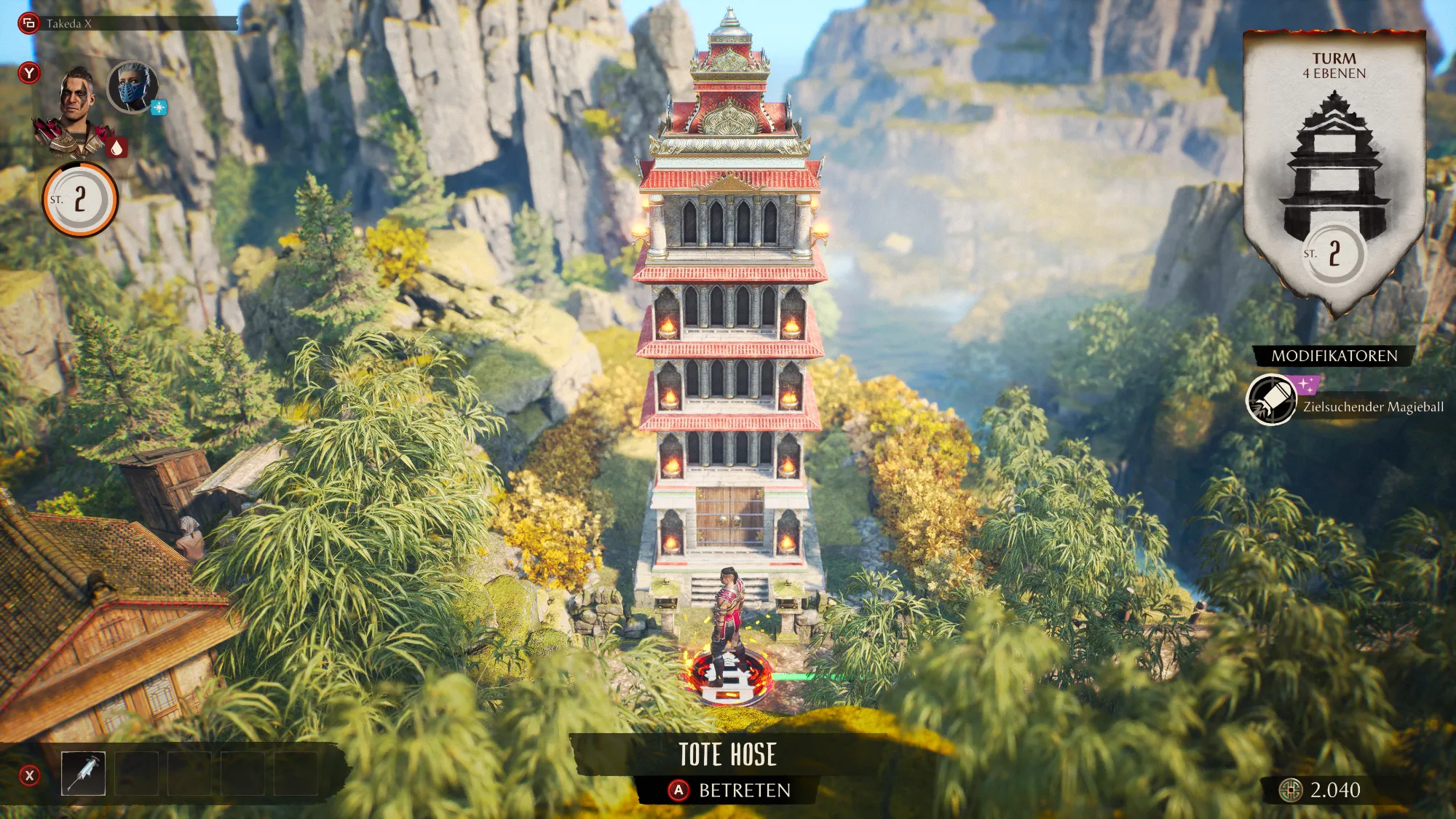Select the Betreten prompt to enter the tower

coord(730,791)
